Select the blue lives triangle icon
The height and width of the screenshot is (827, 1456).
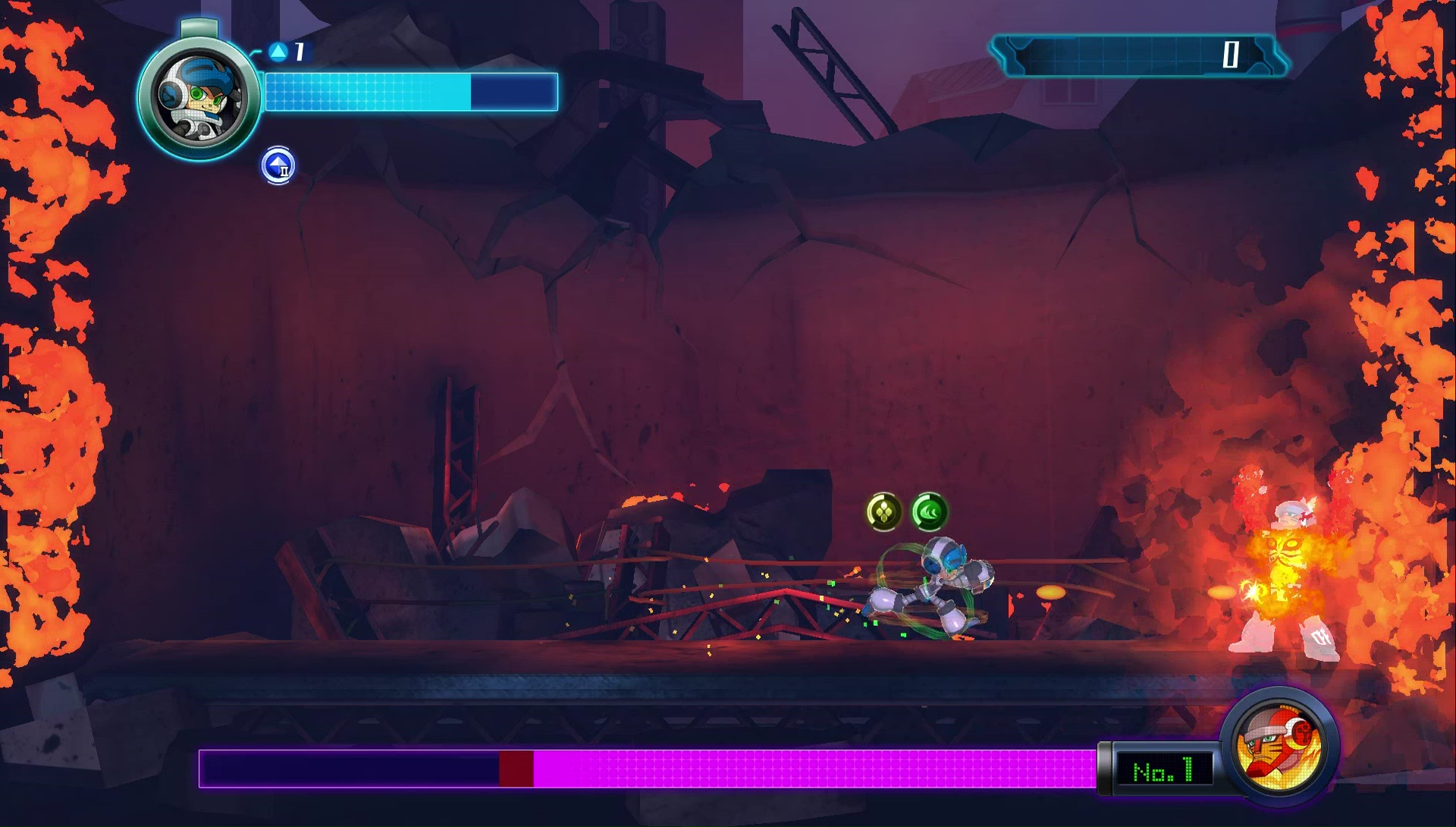click(x=278, y=52)
